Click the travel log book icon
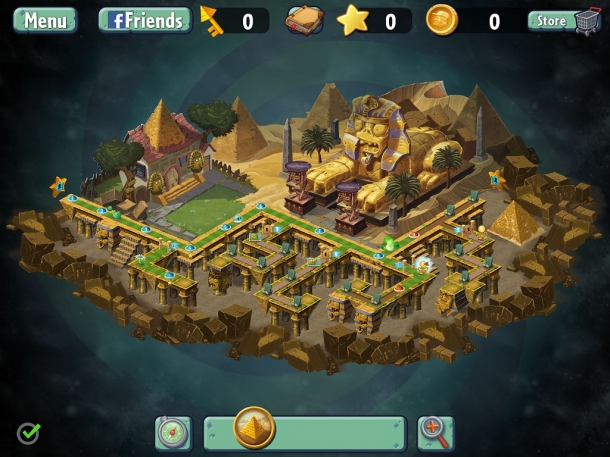Image resolution: width=610 pixels, height=457 pixels. pyautogui.click(x=305, y=20)
